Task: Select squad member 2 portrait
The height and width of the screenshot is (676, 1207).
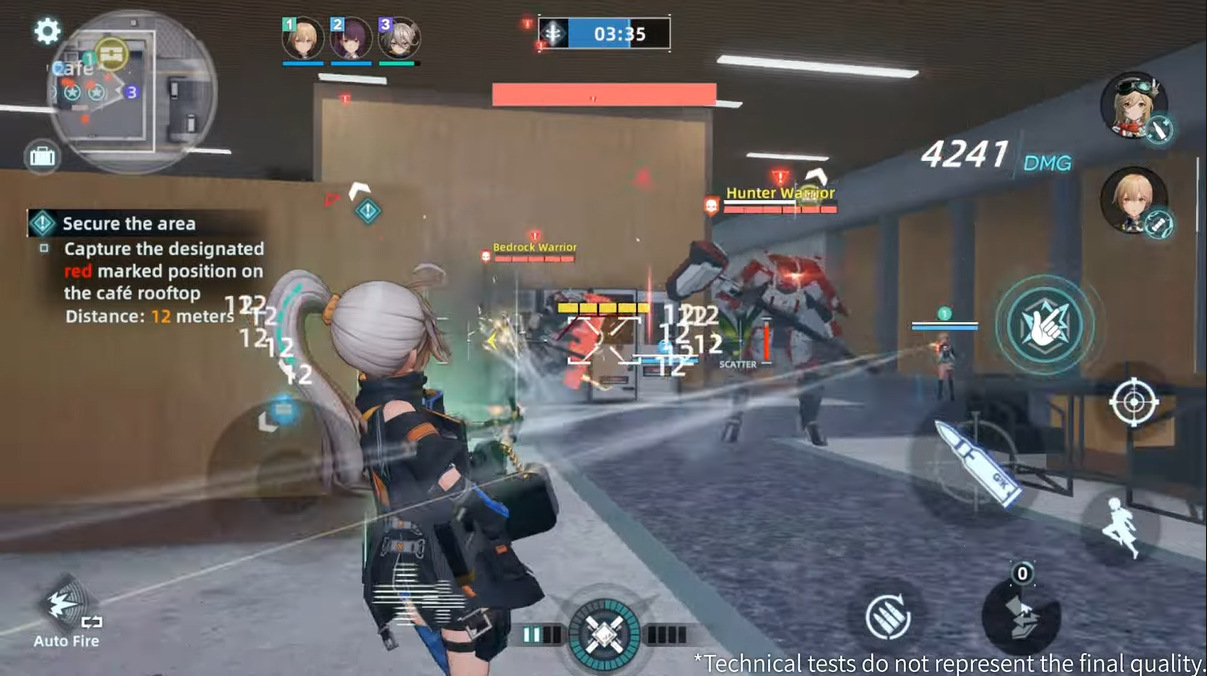Action: (351, 40)
